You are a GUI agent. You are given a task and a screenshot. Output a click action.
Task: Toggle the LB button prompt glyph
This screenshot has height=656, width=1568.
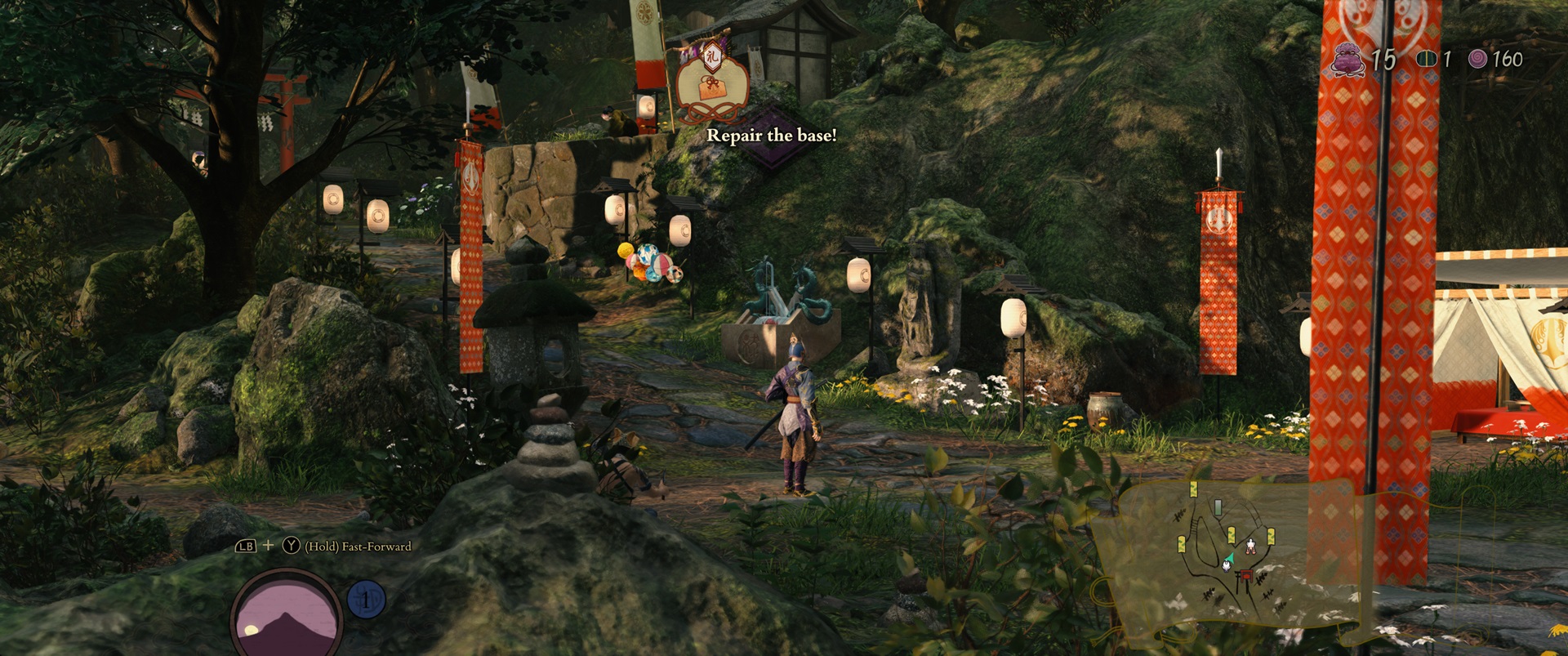pos(246,546)
